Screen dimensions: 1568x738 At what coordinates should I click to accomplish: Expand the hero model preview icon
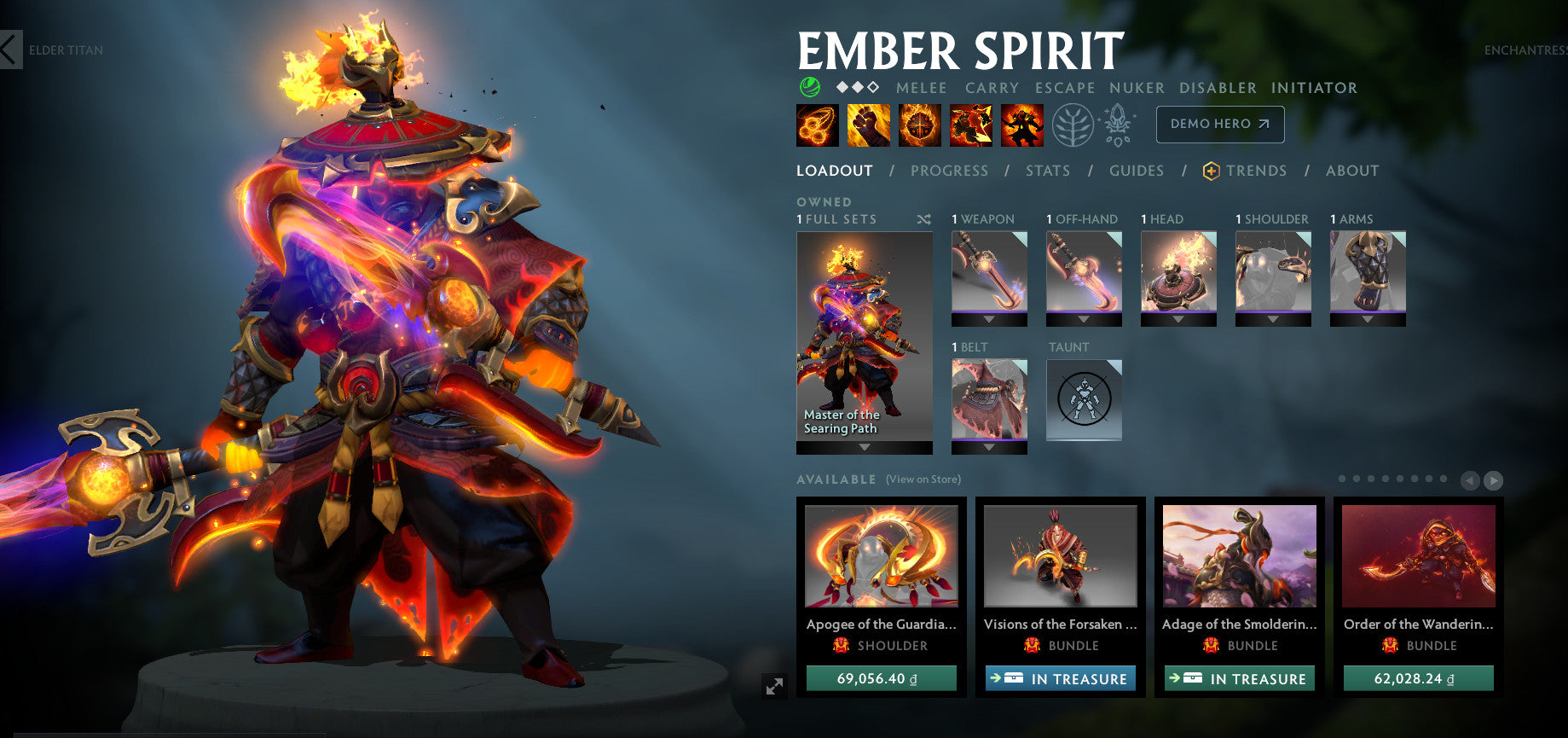[x=774, y=684]
